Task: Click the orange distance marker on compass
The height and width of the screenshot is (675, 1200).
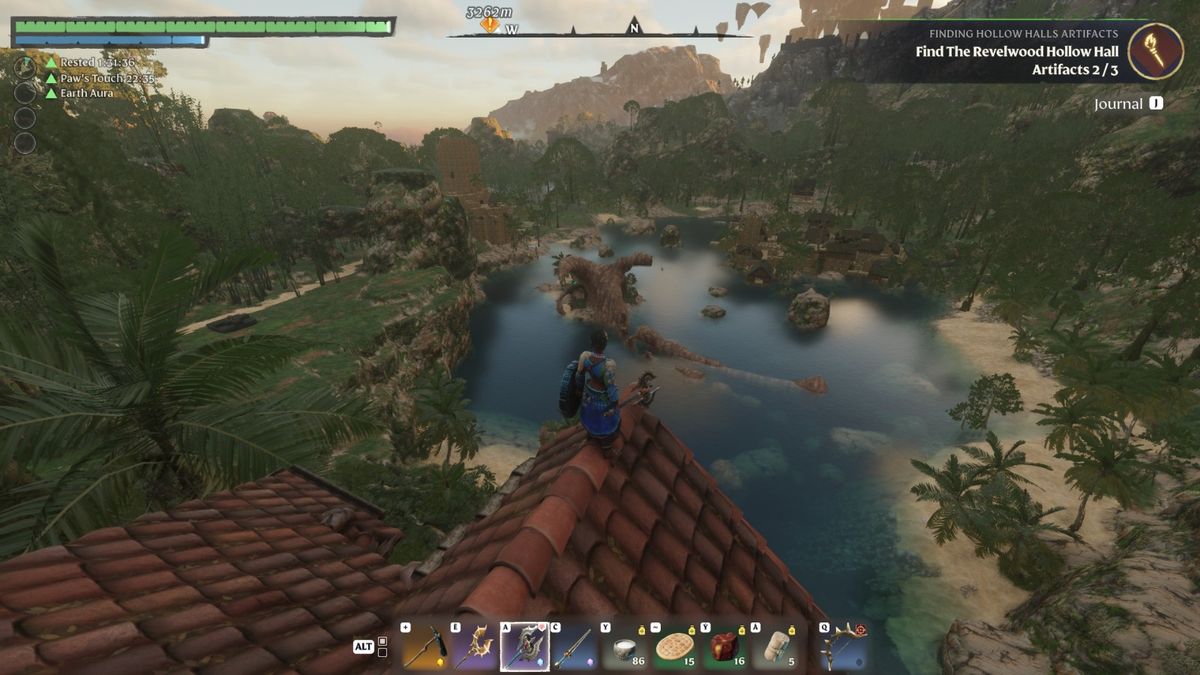Action: (489, 24)
